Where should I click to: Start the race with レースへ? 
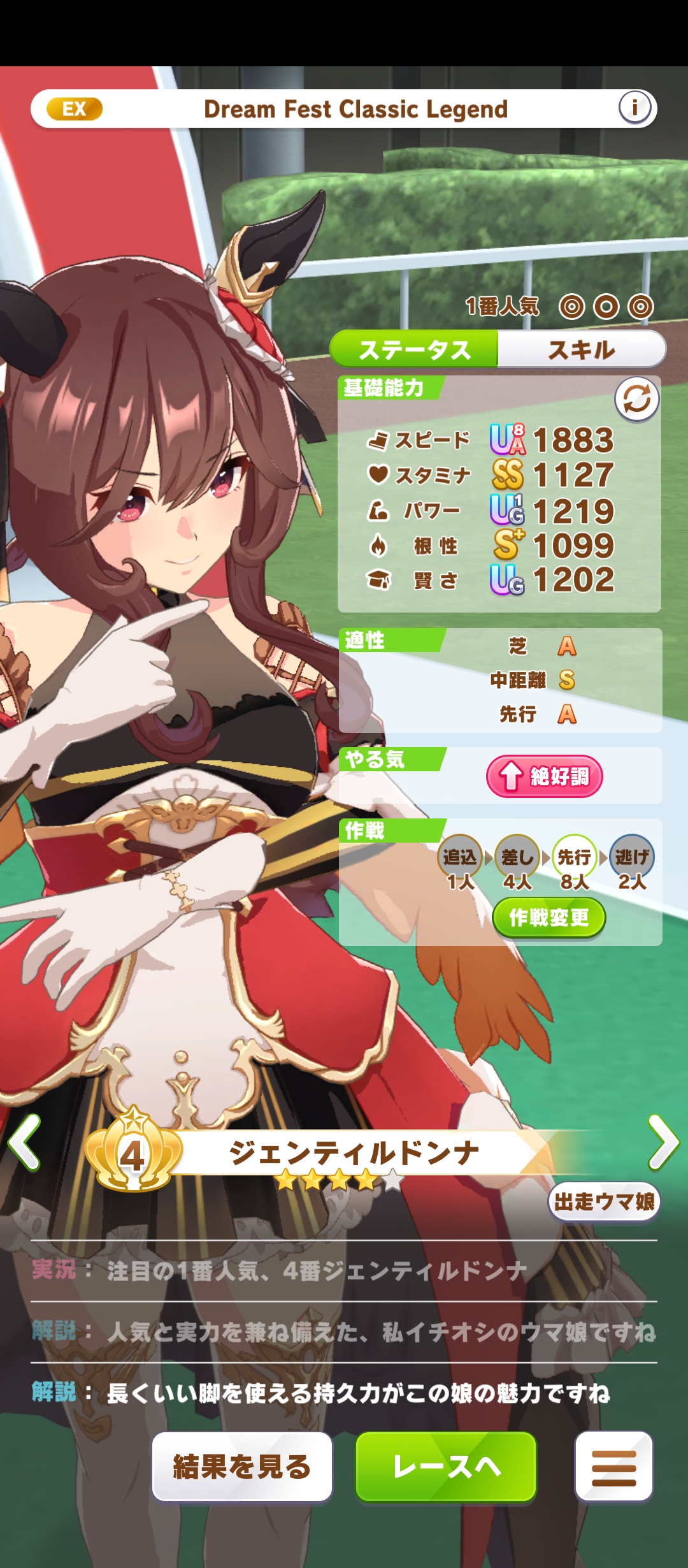446,1467
